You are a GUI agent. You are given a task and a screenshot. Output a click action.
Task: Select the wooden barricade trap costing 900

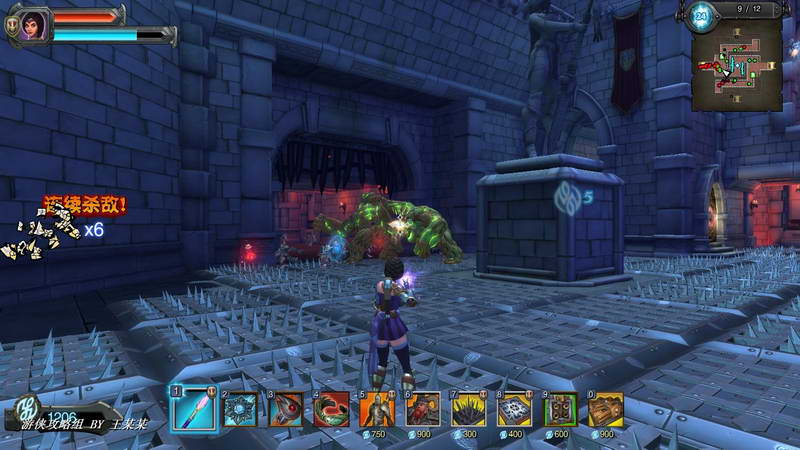606,409
